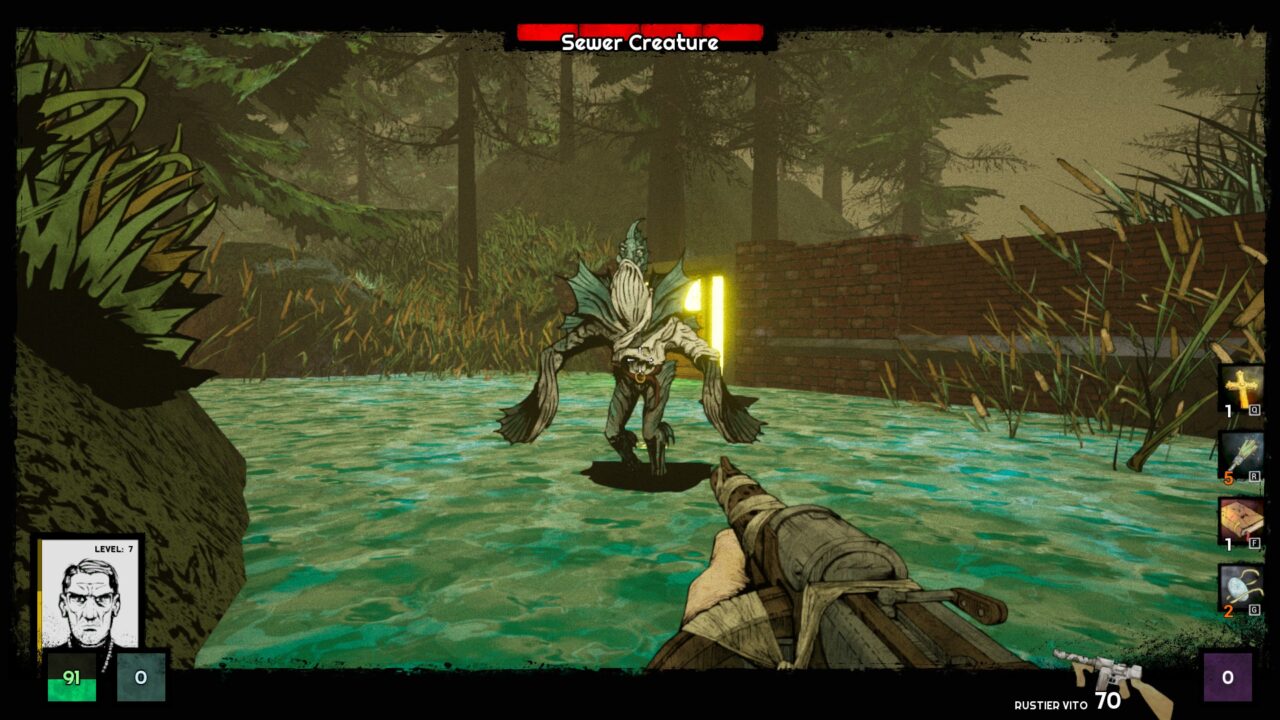1280x720 pixels.
Task: Click the G hotkey label on the amulet slot
Action: (x=1254, y=610)
